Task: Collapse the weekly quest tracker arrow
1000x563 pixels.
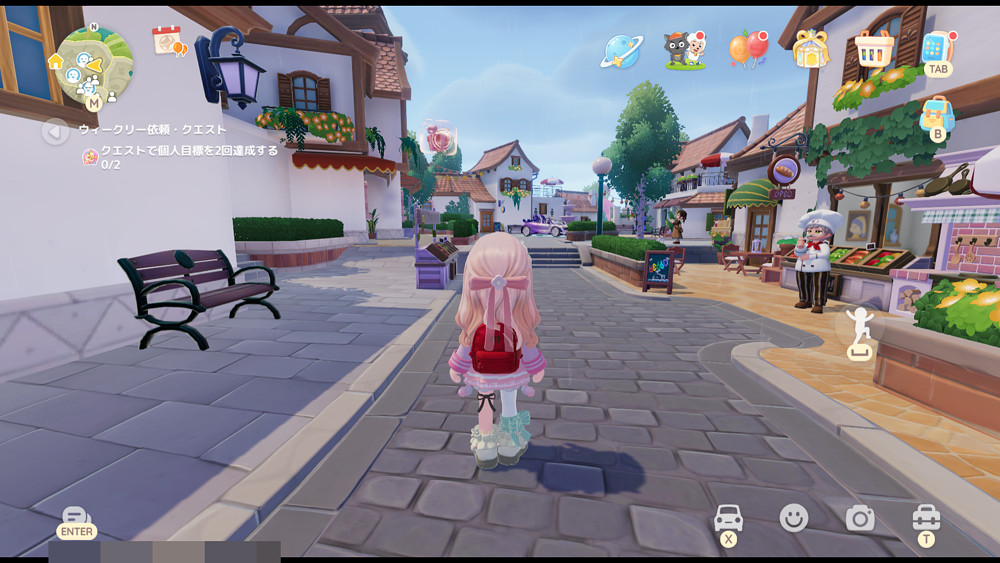Action: (x=55, y=130)
